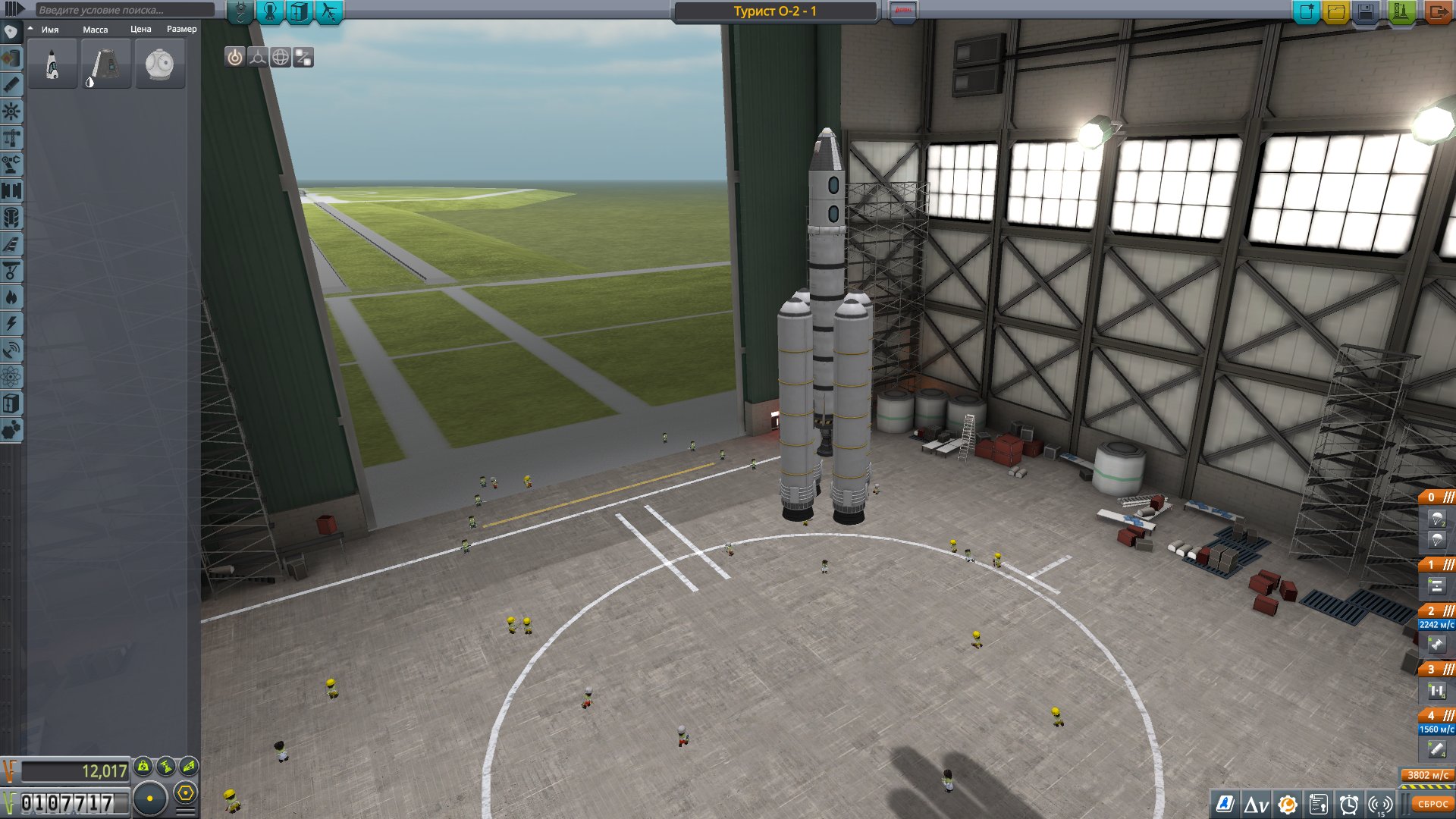Exit the building with orange arrow button
Screen dimensions: 1456x819
(x=1436, y=12)
